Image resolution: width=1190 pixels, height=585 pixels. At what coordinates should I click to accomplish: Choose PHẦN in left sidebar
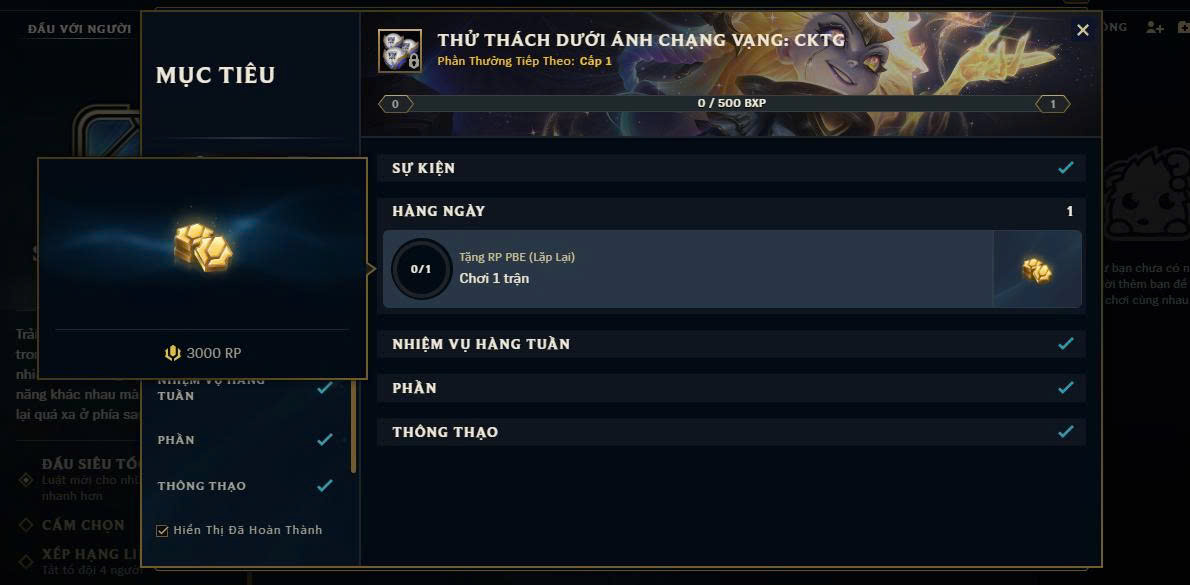(176, 440)
